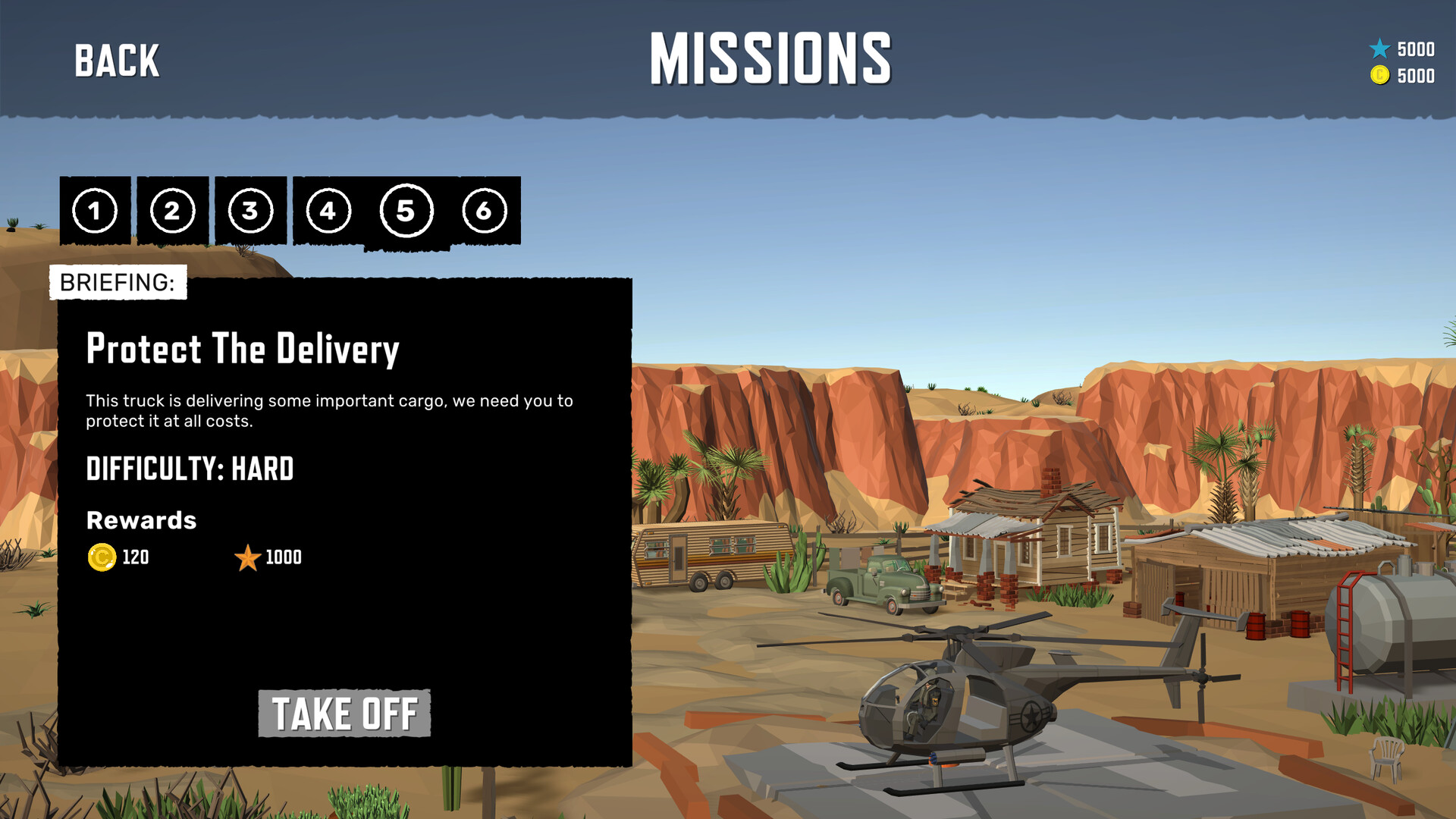Expand the BRIEFING panel header

pos(117,282)
